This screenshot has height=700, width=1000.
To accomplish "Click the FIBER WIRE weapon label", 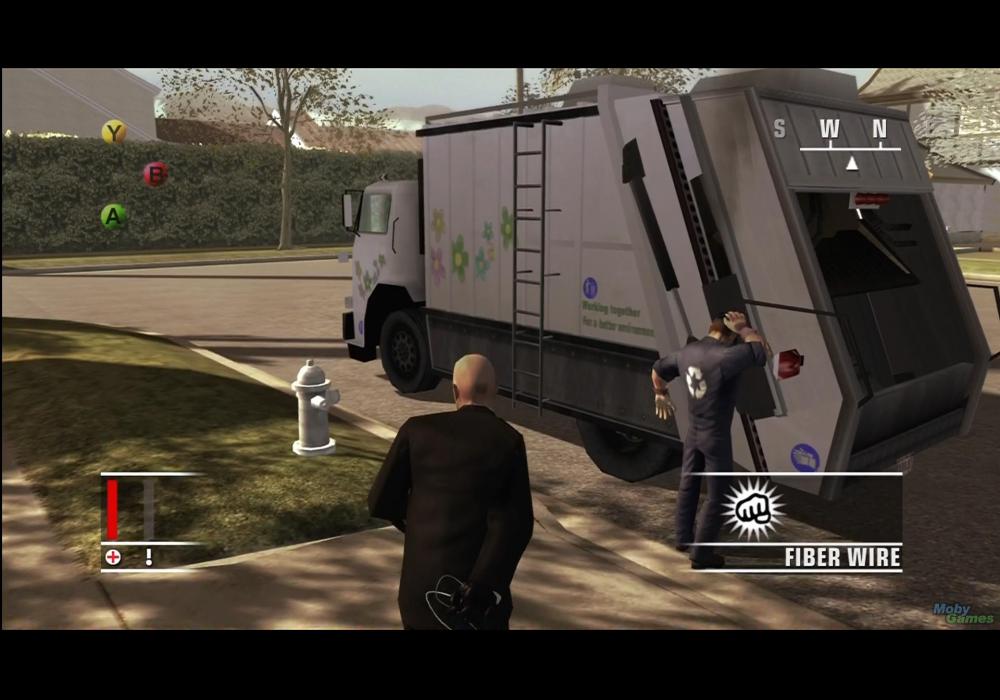I will click(x=842, y=557).
